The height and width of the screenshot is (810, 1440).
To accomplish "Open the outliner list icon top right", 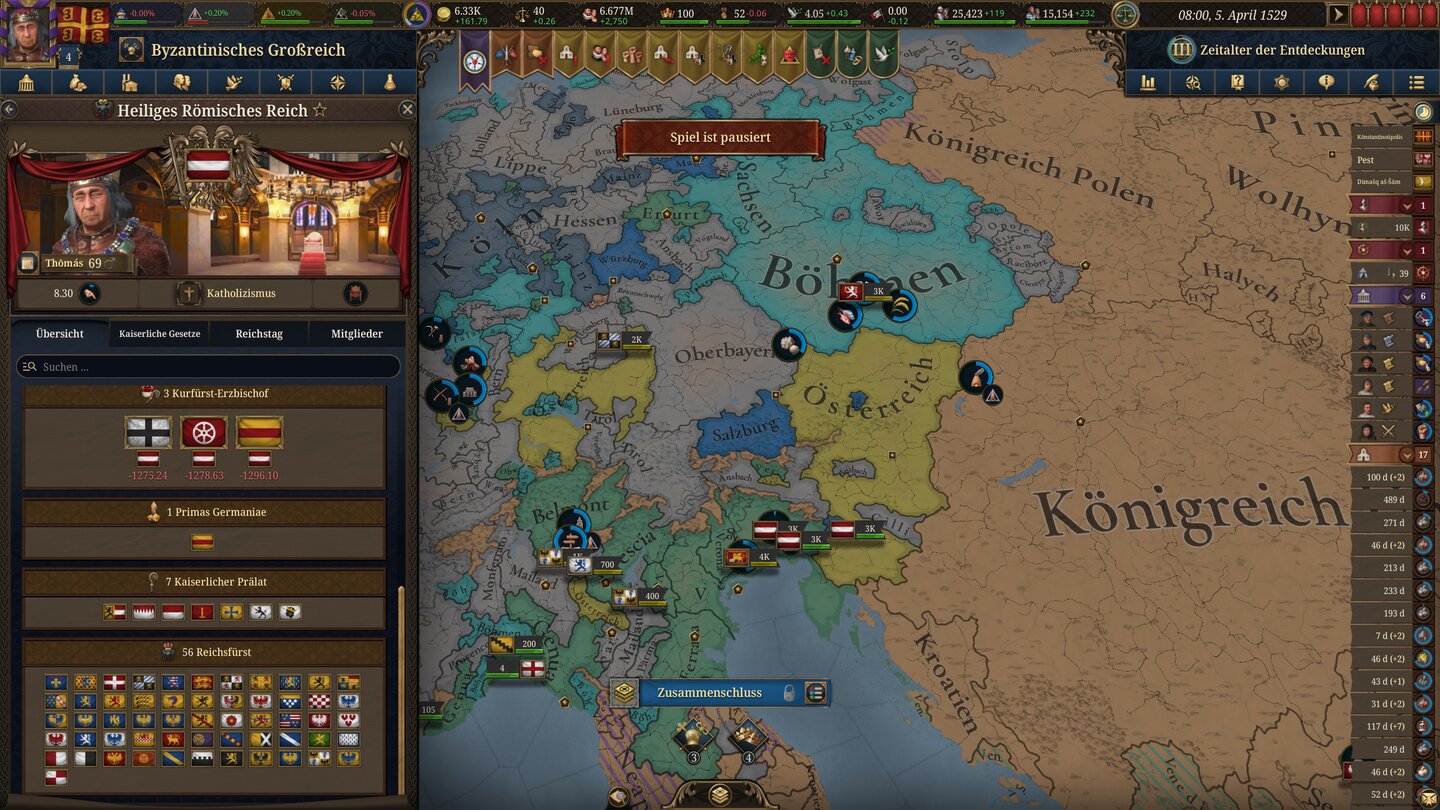I will (x=1416, y=83).
